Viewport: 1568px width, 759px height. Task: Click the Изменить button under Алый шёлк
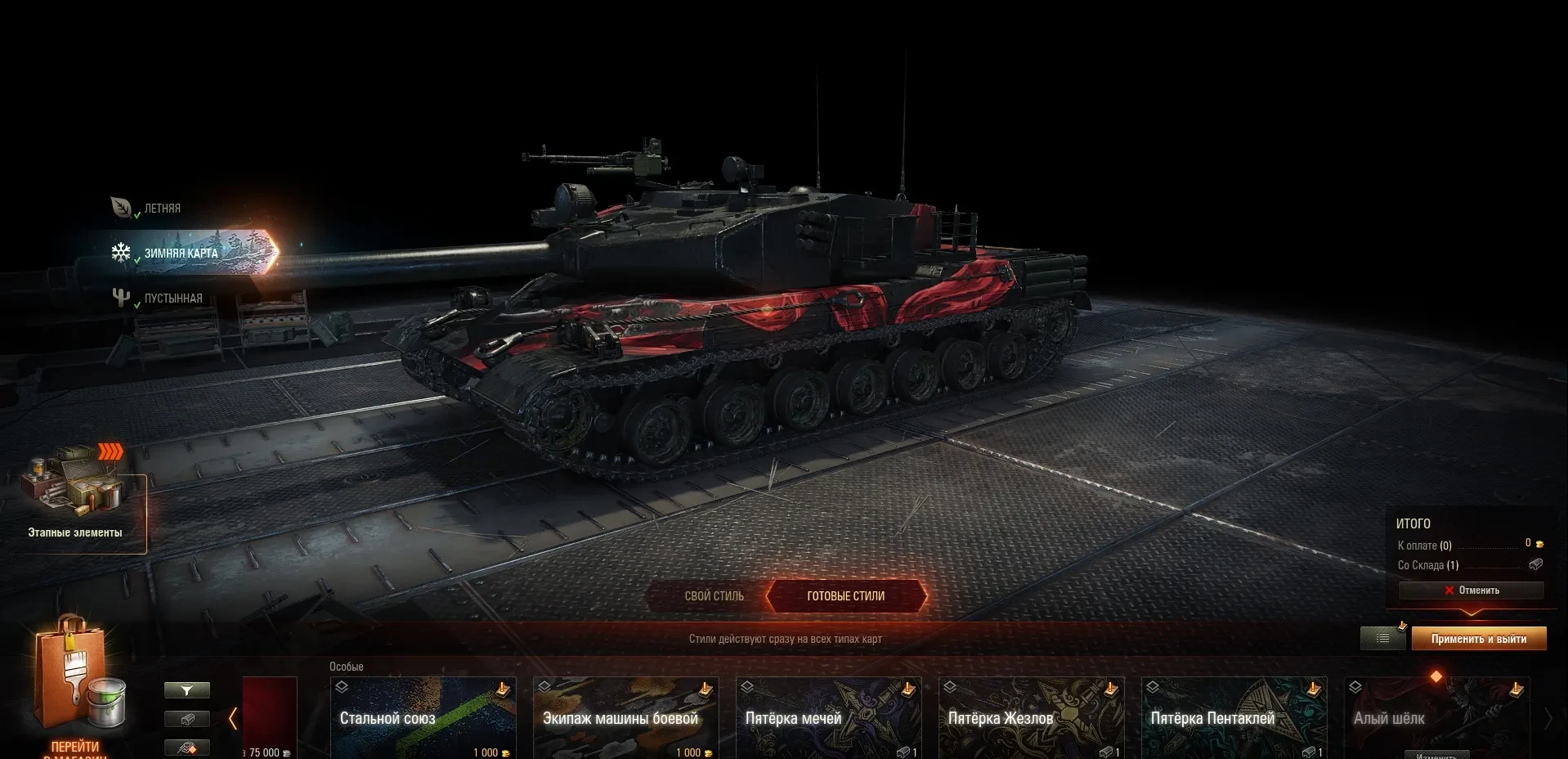(x=1436, y=755)
